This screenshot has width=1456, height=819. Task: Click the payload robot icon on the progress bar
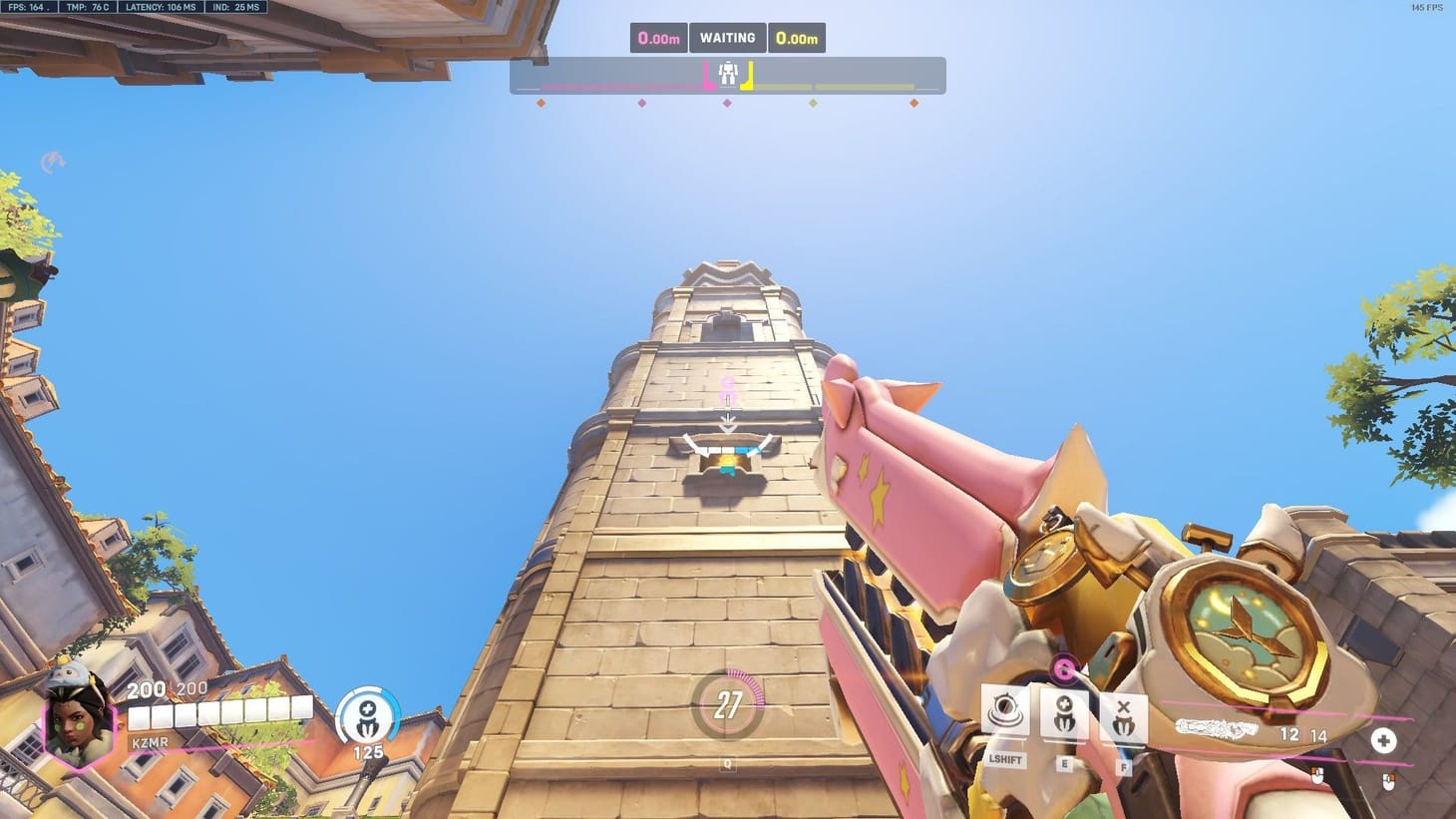click(x=727, y=72)
